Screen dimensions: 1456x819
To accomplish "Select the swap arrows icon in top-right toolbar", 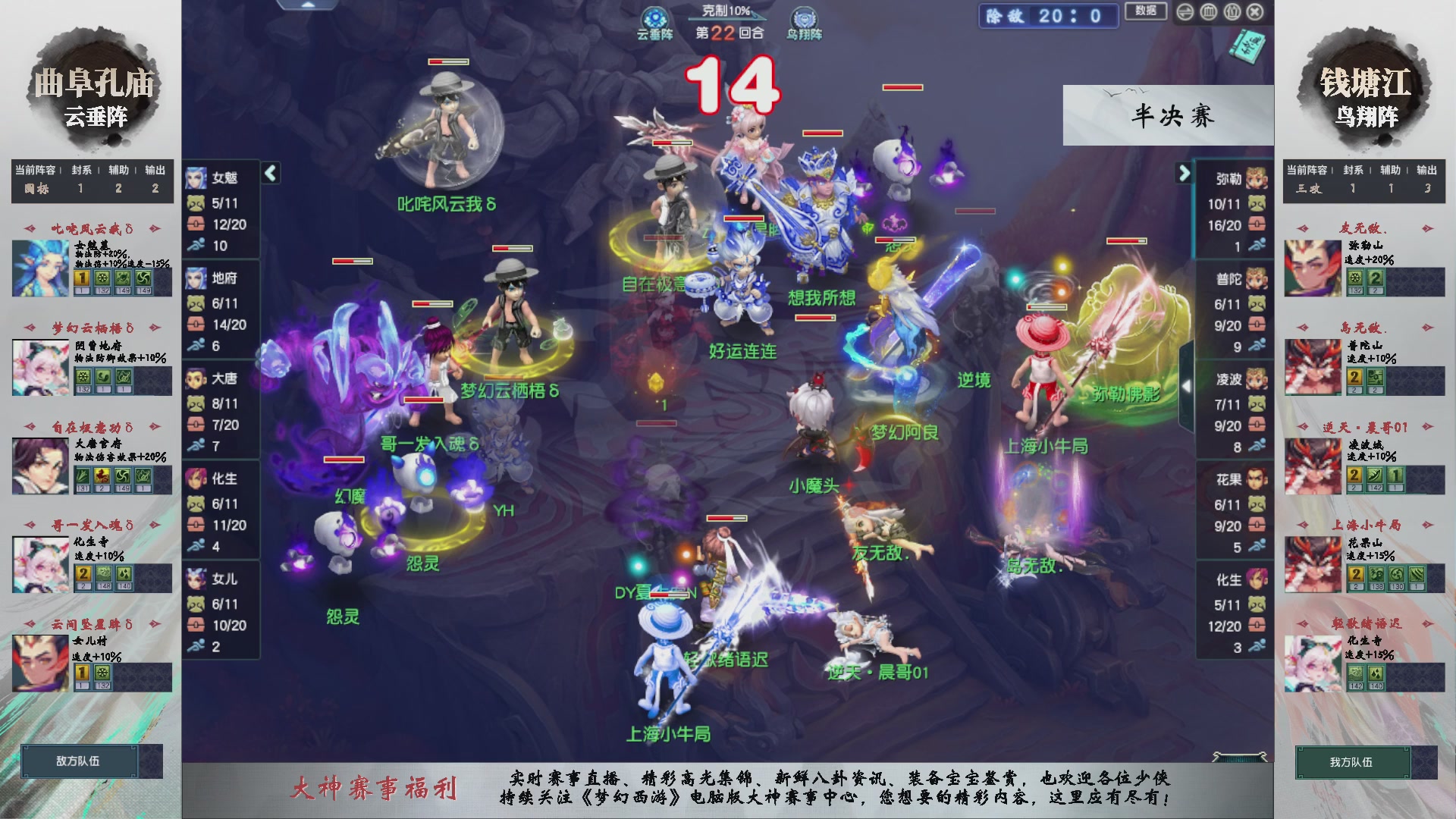I will [x=1185, y=12].
